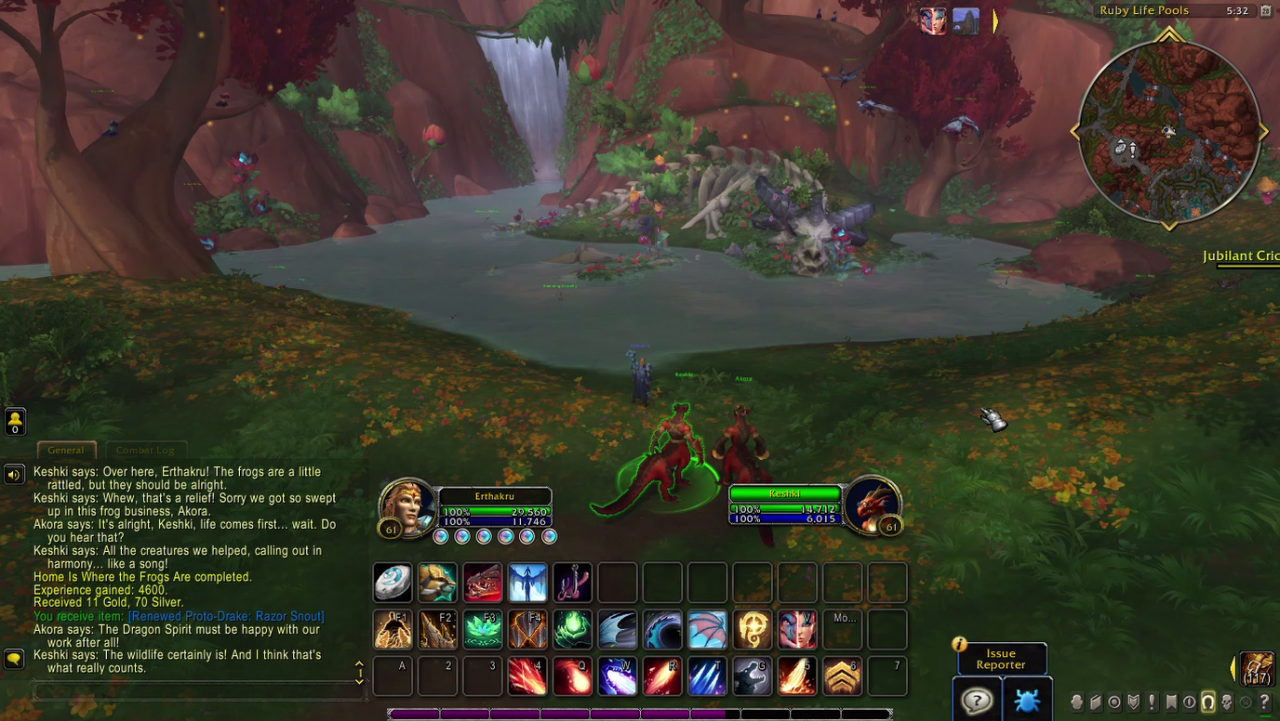Activate the golden chevron ability on key 6
This screenshot has width=1280, height=721.
point(842,677)
